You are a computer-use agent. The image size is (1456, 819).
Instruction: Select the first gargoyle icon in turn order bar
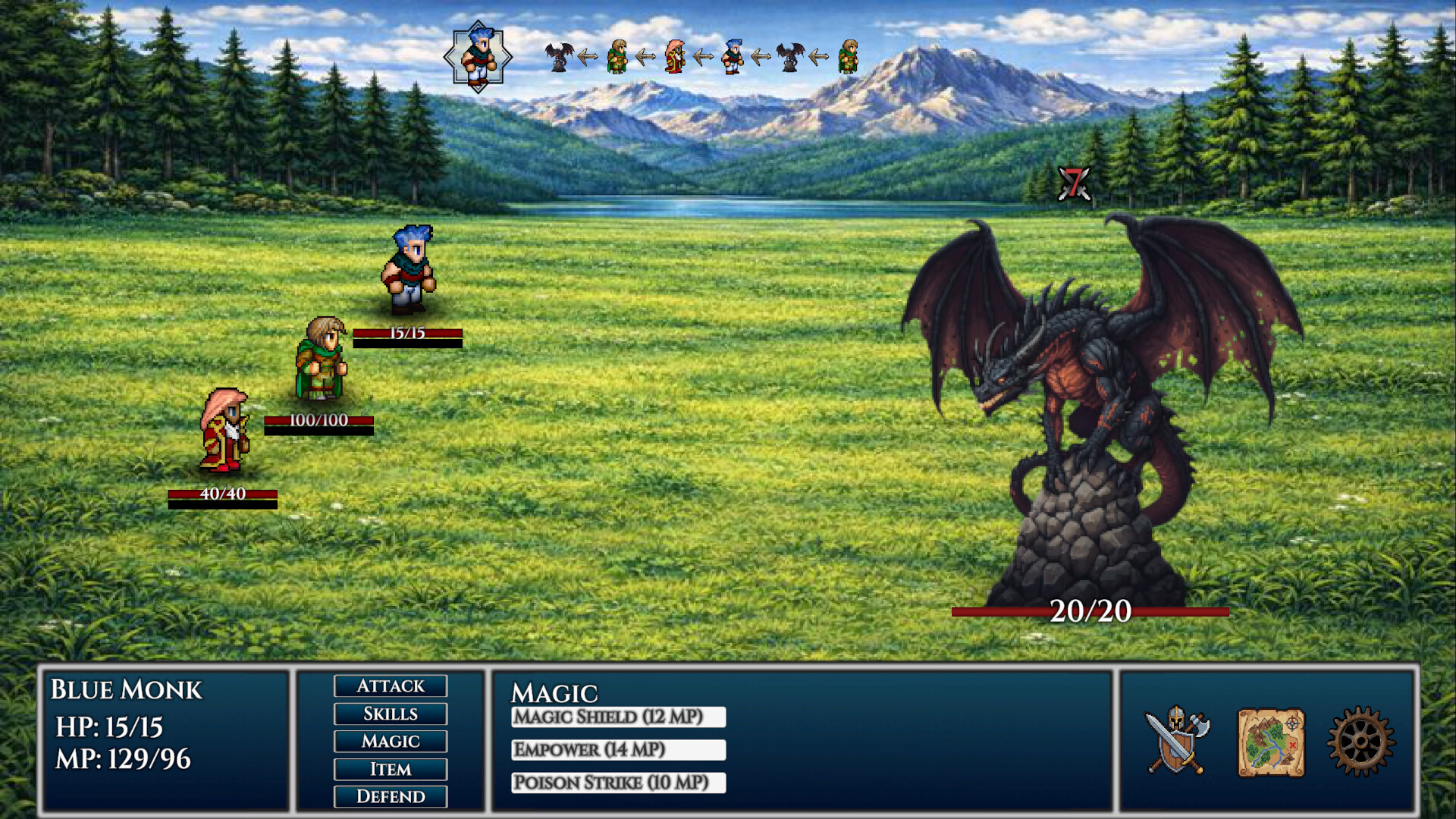[x=558, y=57]
